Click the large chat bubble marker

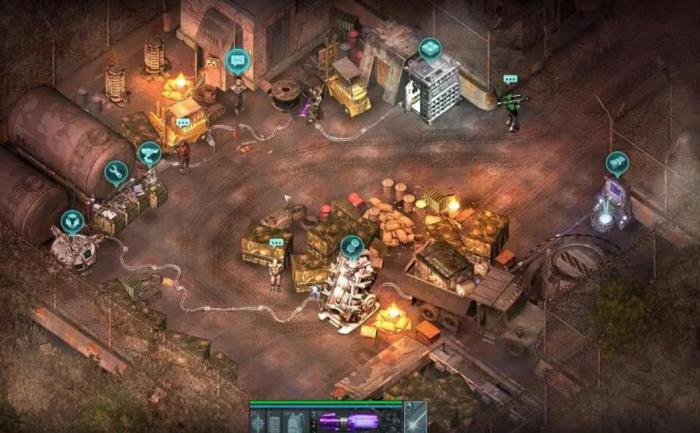coord(237,61)
